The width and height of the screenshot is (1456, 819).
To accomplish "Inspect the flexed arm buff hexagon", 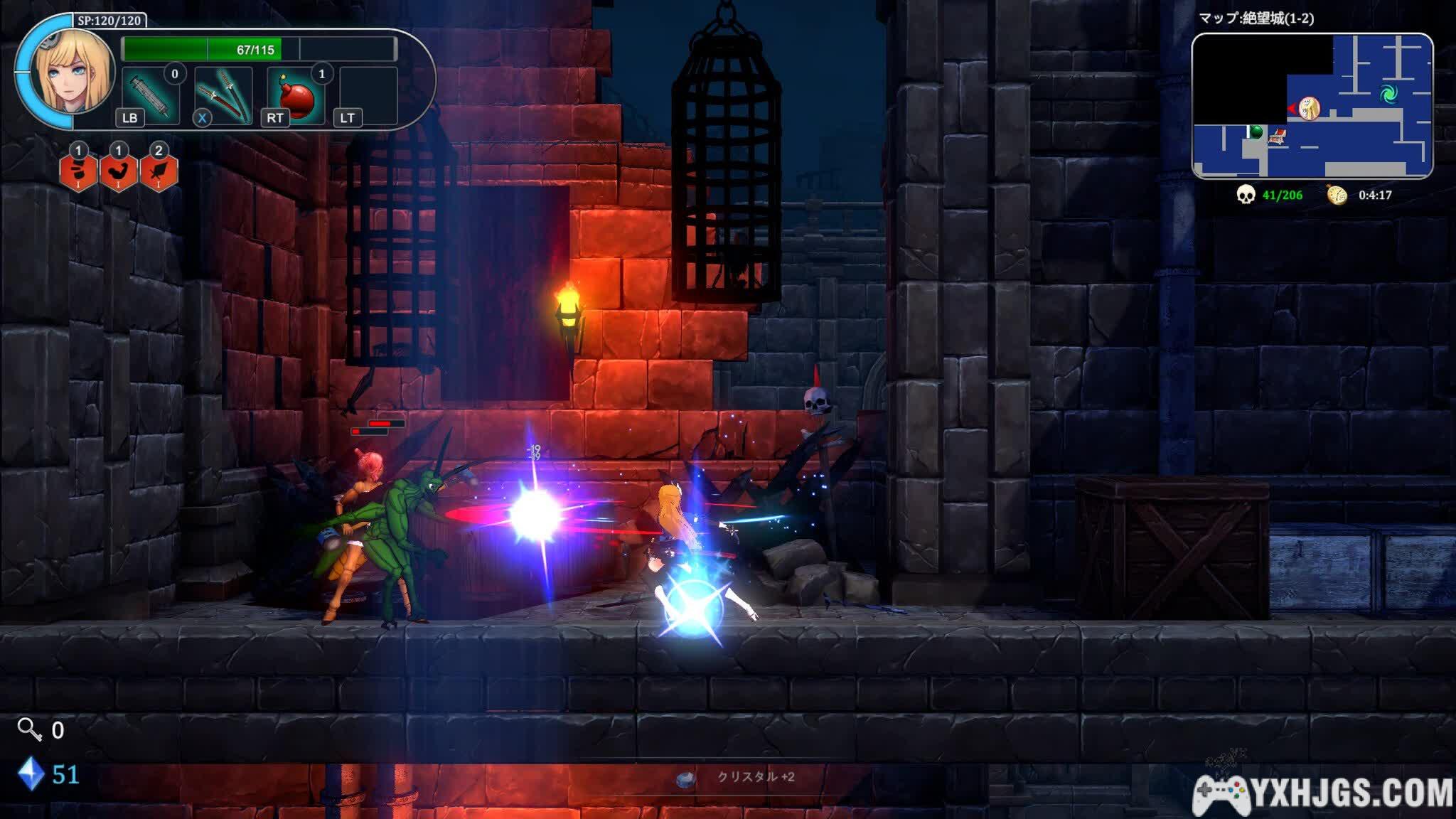I will [x=118, y=171].
